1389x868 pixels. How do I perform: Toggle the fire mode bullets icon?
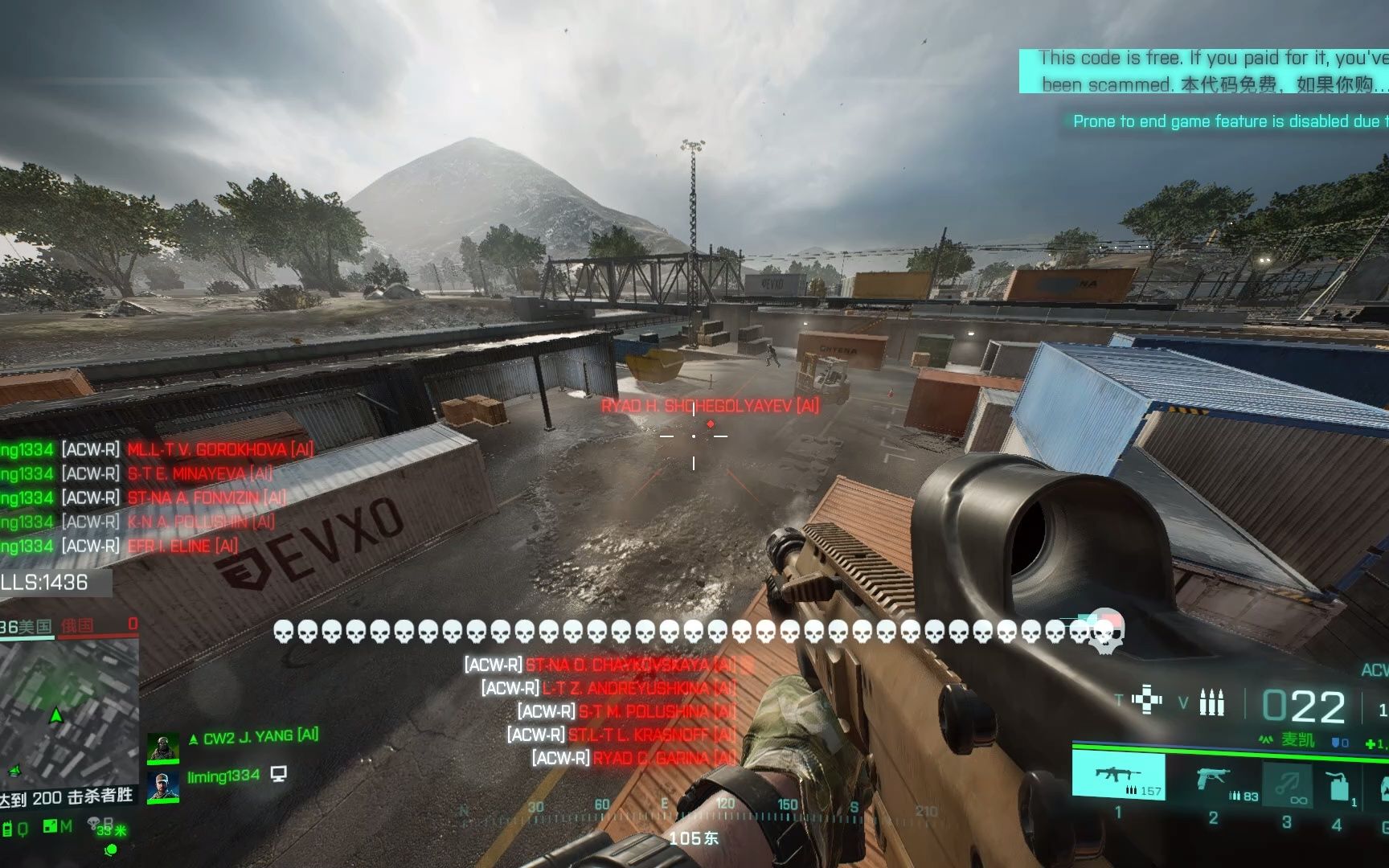[x=1212, y=702]
